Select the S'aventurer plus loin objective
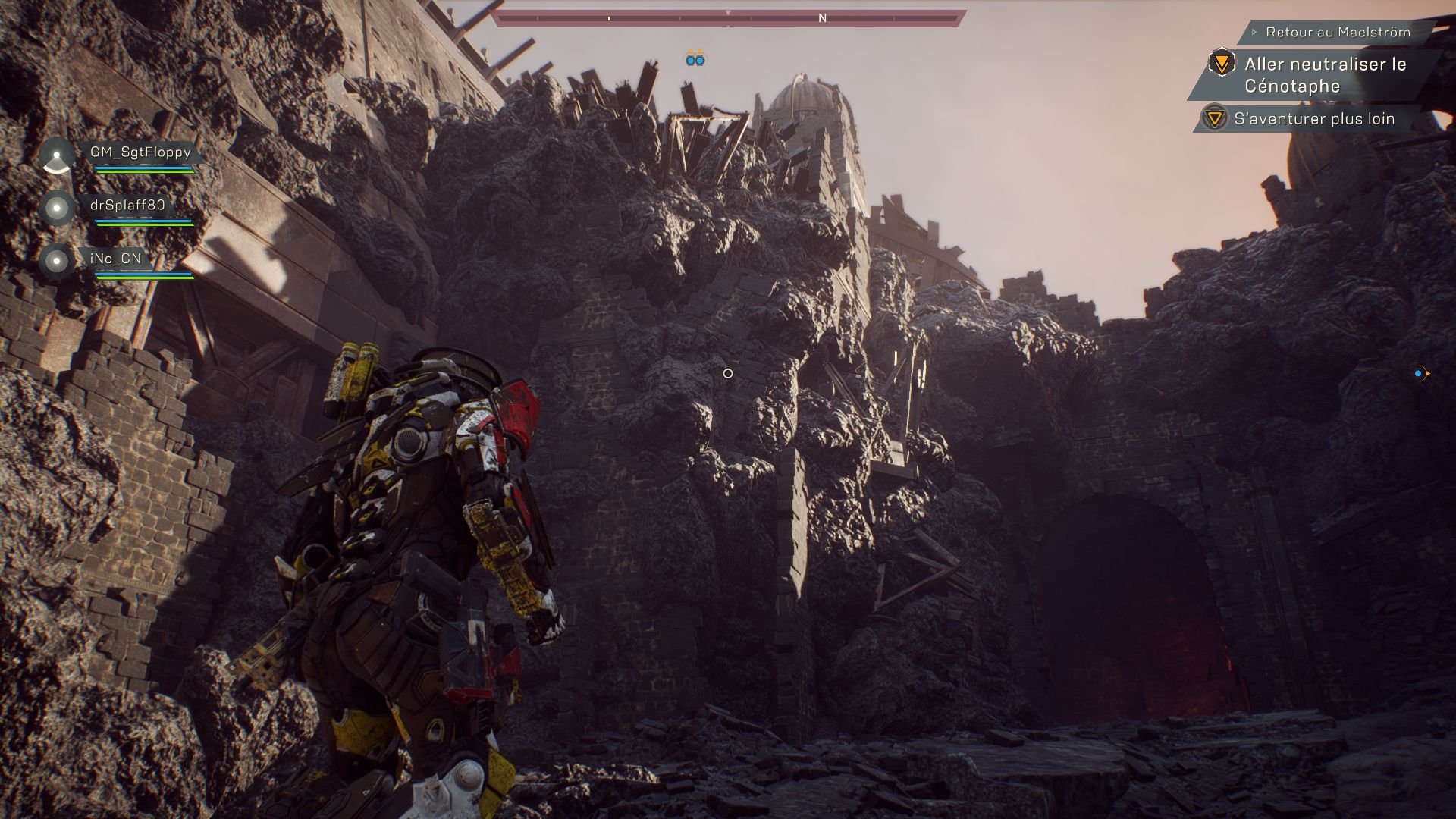The height and width of the screenshot is (819, 1456). click(x=1313, y=119)
